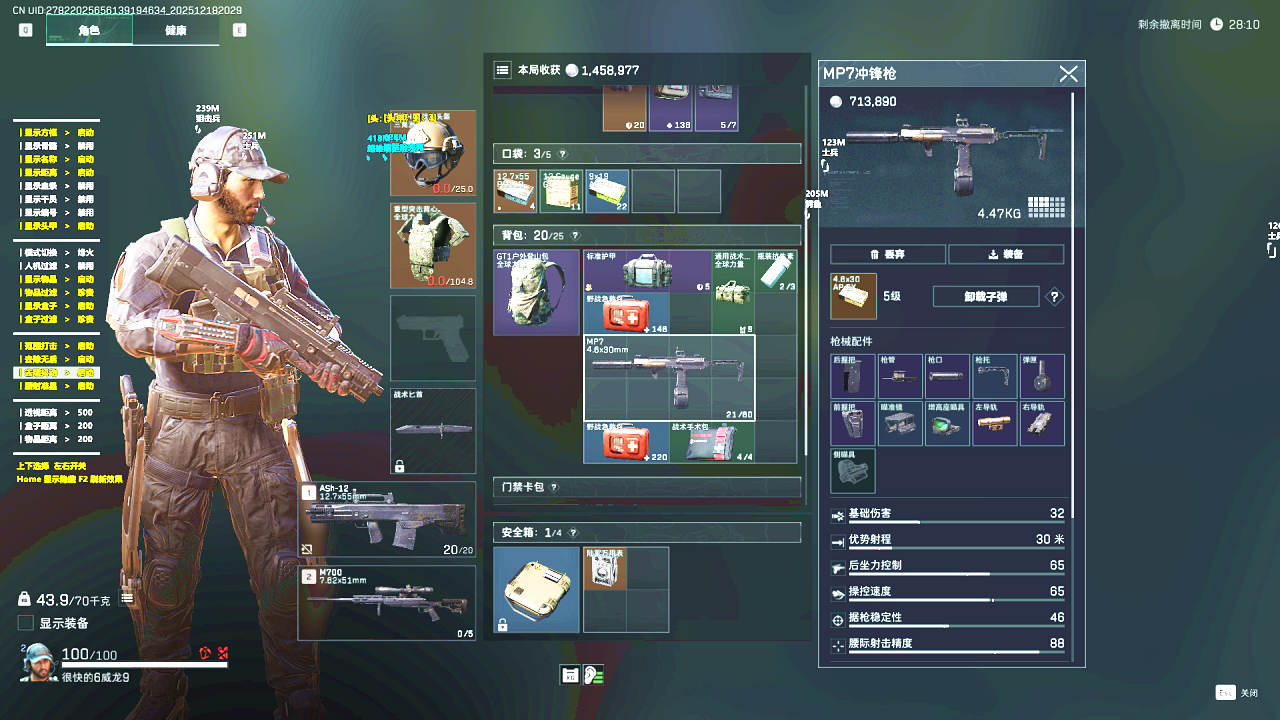The width and height of the screenshot is (1280, 720).
Task: Close the MP7 weapon detail panel
Action: [x=1068, y=74]
